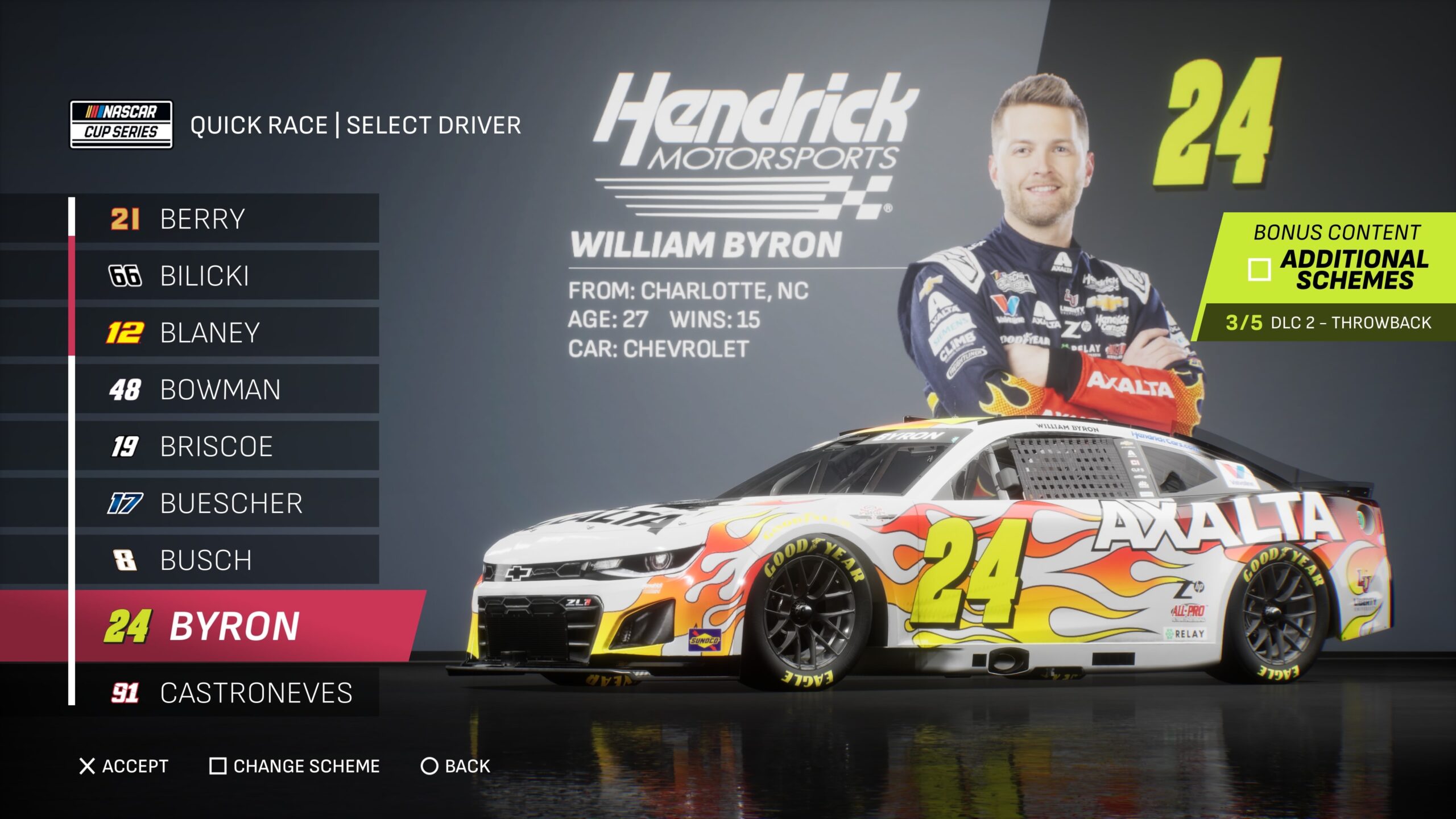Choose Briscoe, car number 19
1456x819 pixels.
click(x=227, y=446)
